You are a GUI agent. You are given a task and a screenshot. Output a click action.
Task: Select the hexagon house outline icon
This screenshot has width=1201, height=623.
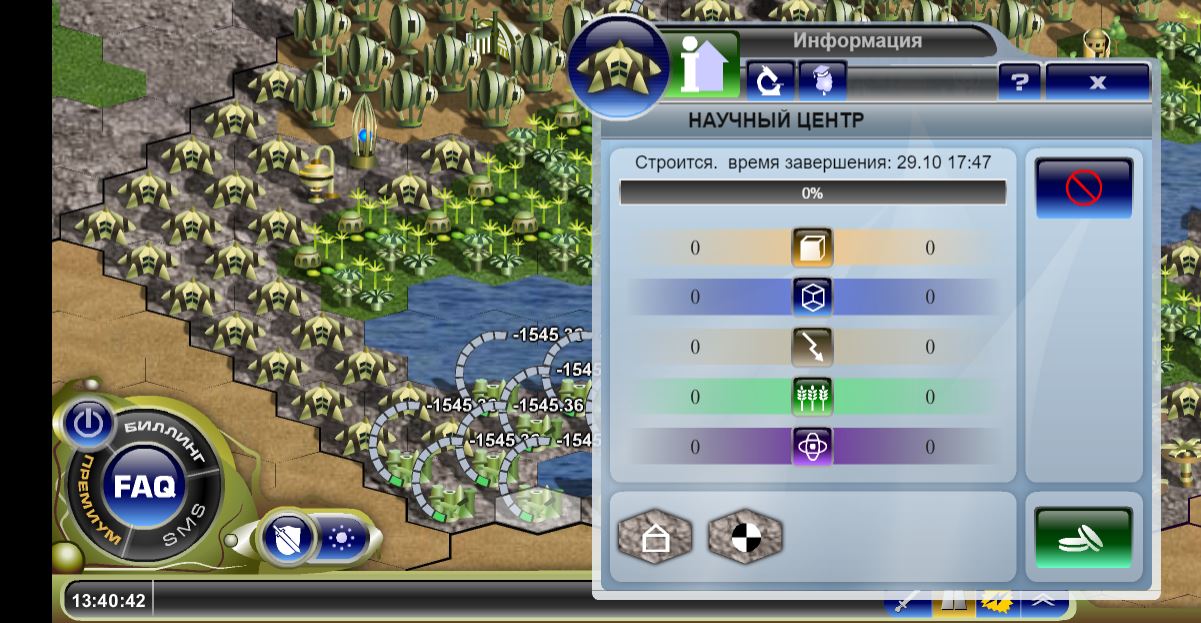click(654, 538)
